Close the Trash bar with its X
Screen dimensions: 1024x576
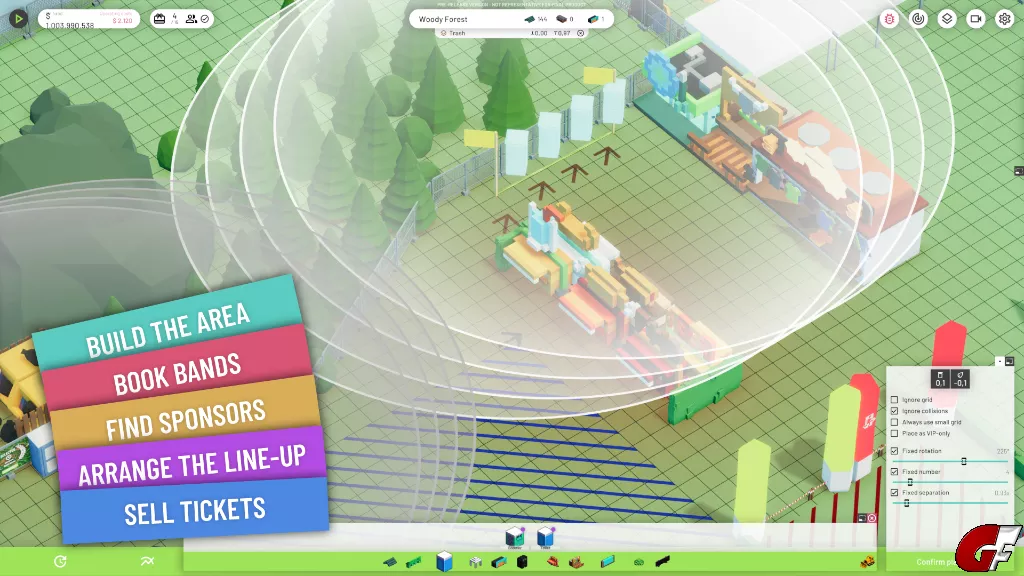[581, 33]
